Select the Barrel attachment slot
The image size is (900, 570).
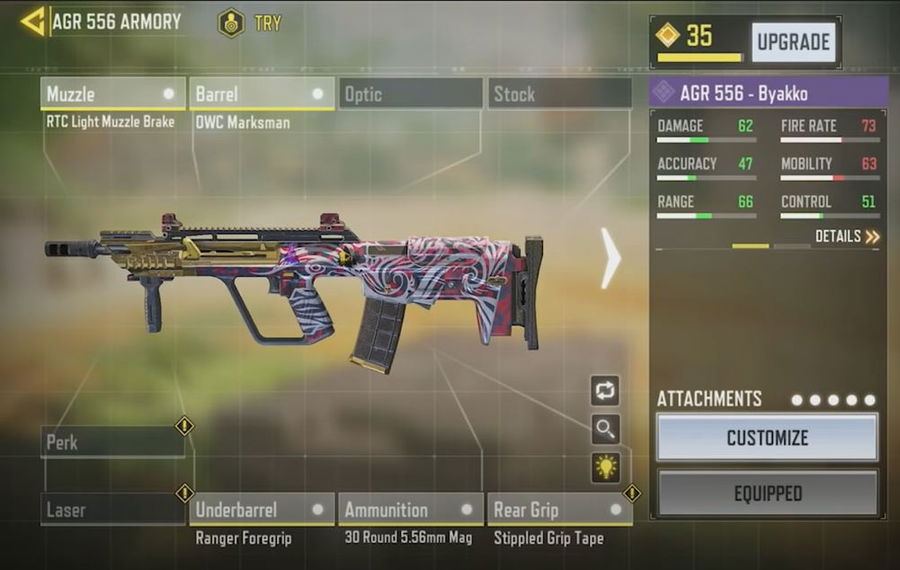coord(261,94)
